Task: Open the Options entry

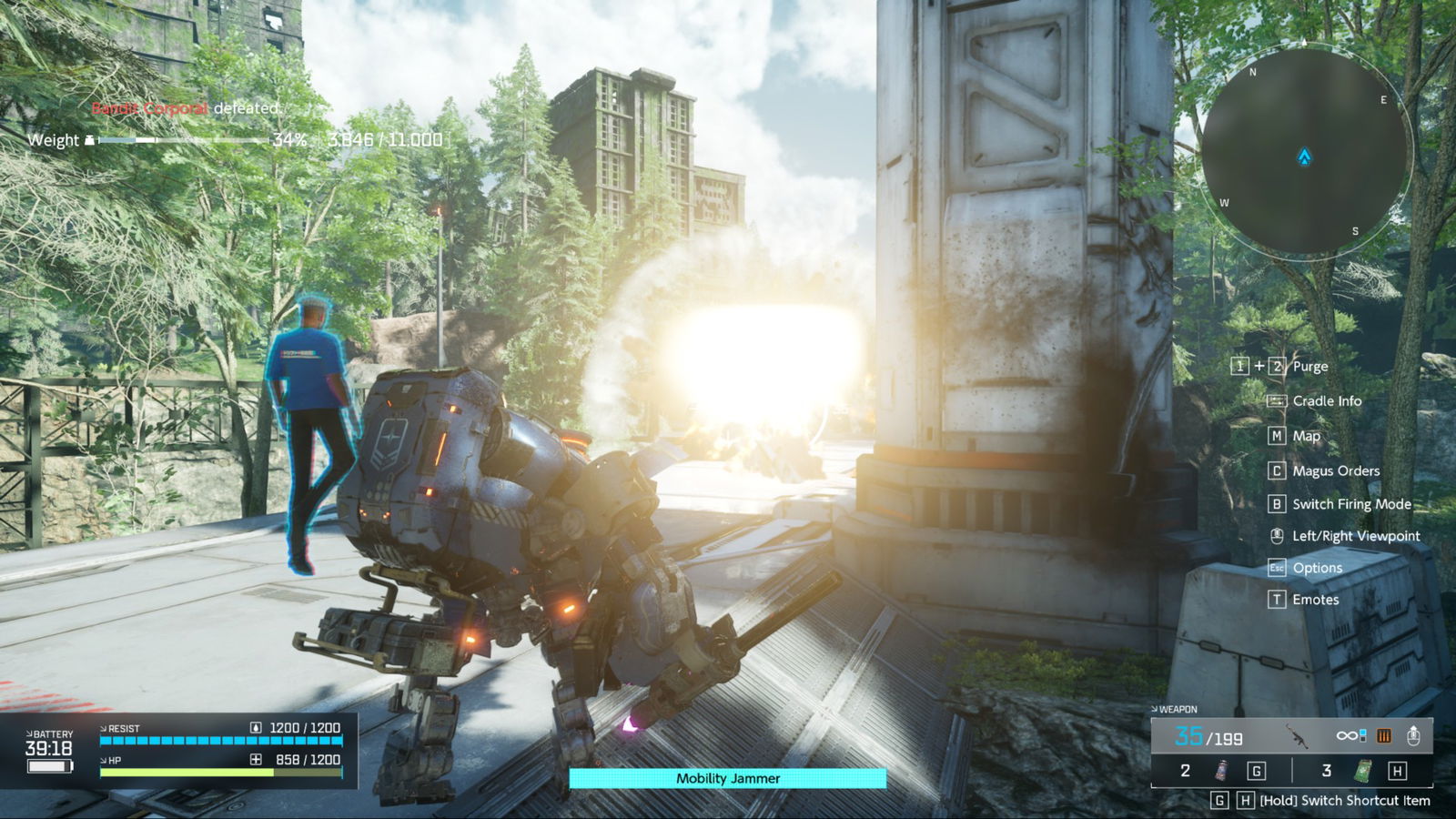Action: point(1317,568)
